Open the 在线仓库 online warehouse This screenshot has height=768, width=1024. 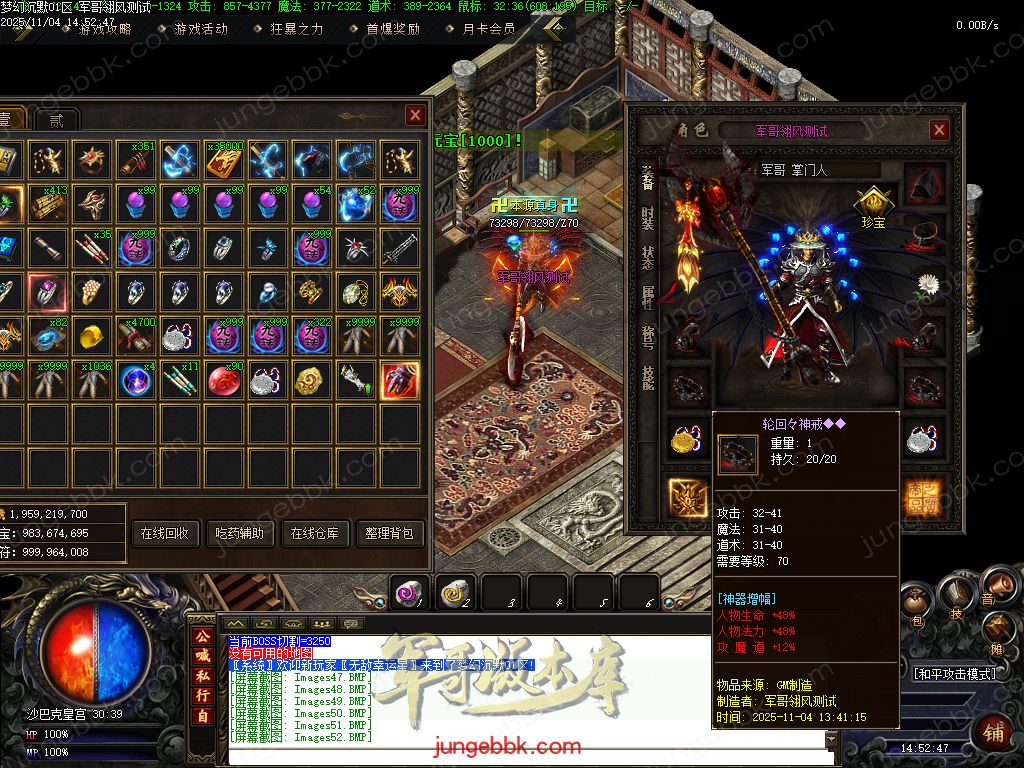pos(315,534)
